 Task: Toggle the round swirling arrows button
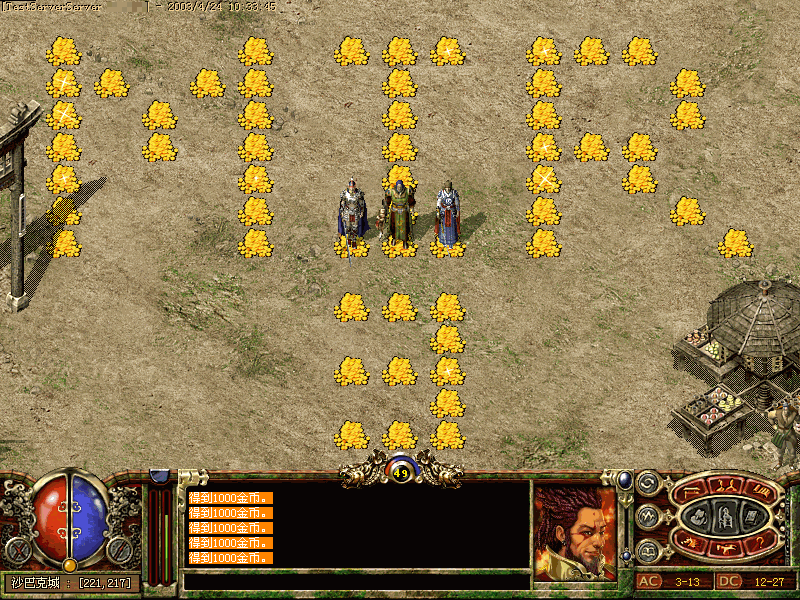pyautogui.click(x=648, y=484)
